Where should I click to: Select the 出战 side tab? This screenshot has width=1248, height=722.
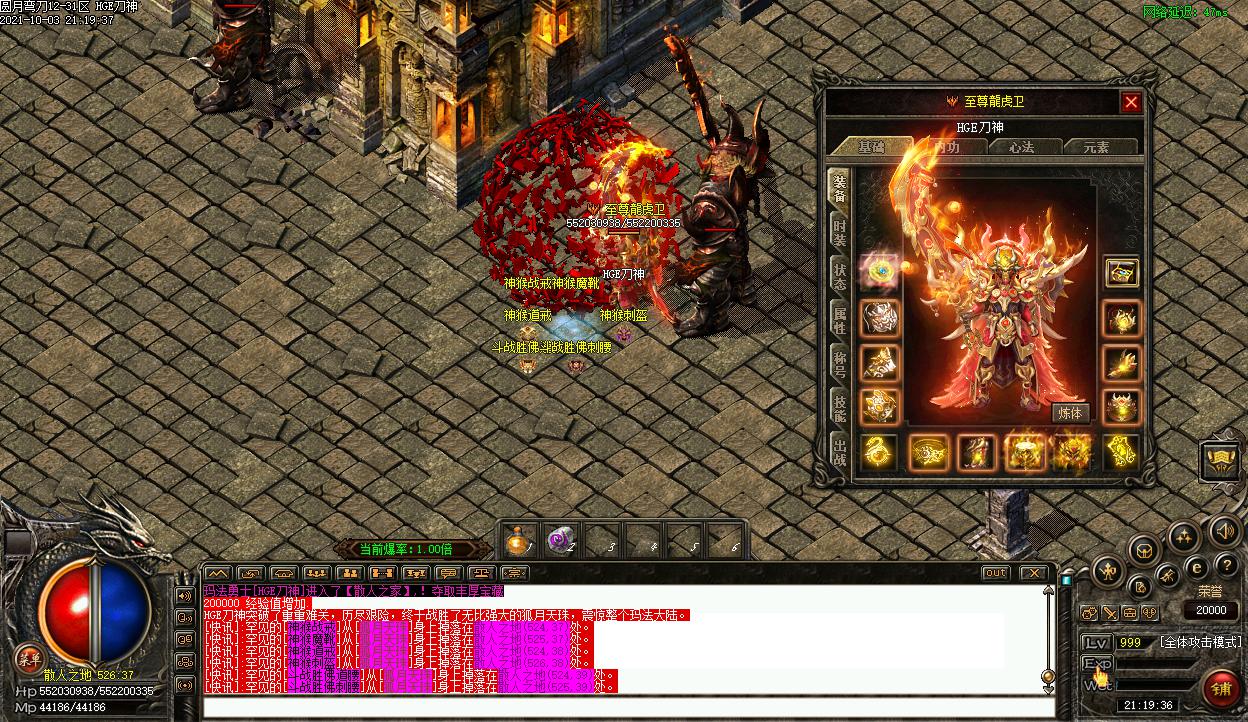pos(840,451)
